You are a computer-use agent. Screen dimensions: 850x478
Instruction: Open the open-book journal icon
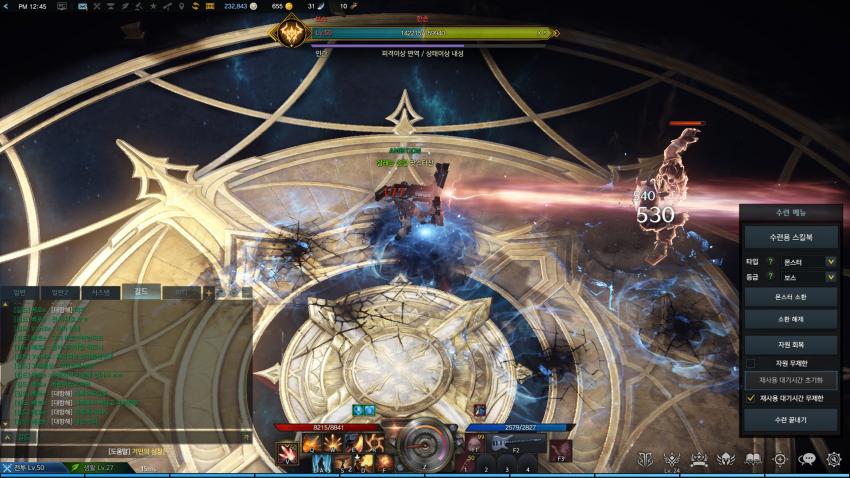(753, 459)
